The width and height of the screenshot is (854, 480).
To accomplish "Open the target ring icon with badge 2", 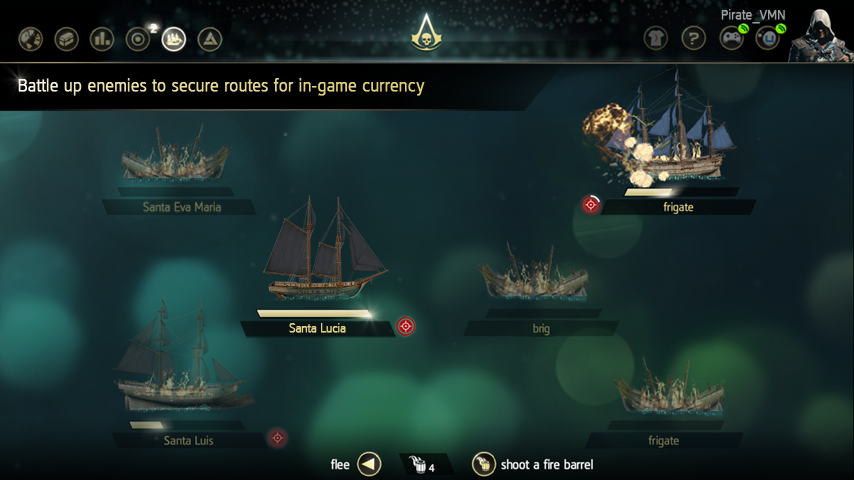I will [x=138, y=39].
